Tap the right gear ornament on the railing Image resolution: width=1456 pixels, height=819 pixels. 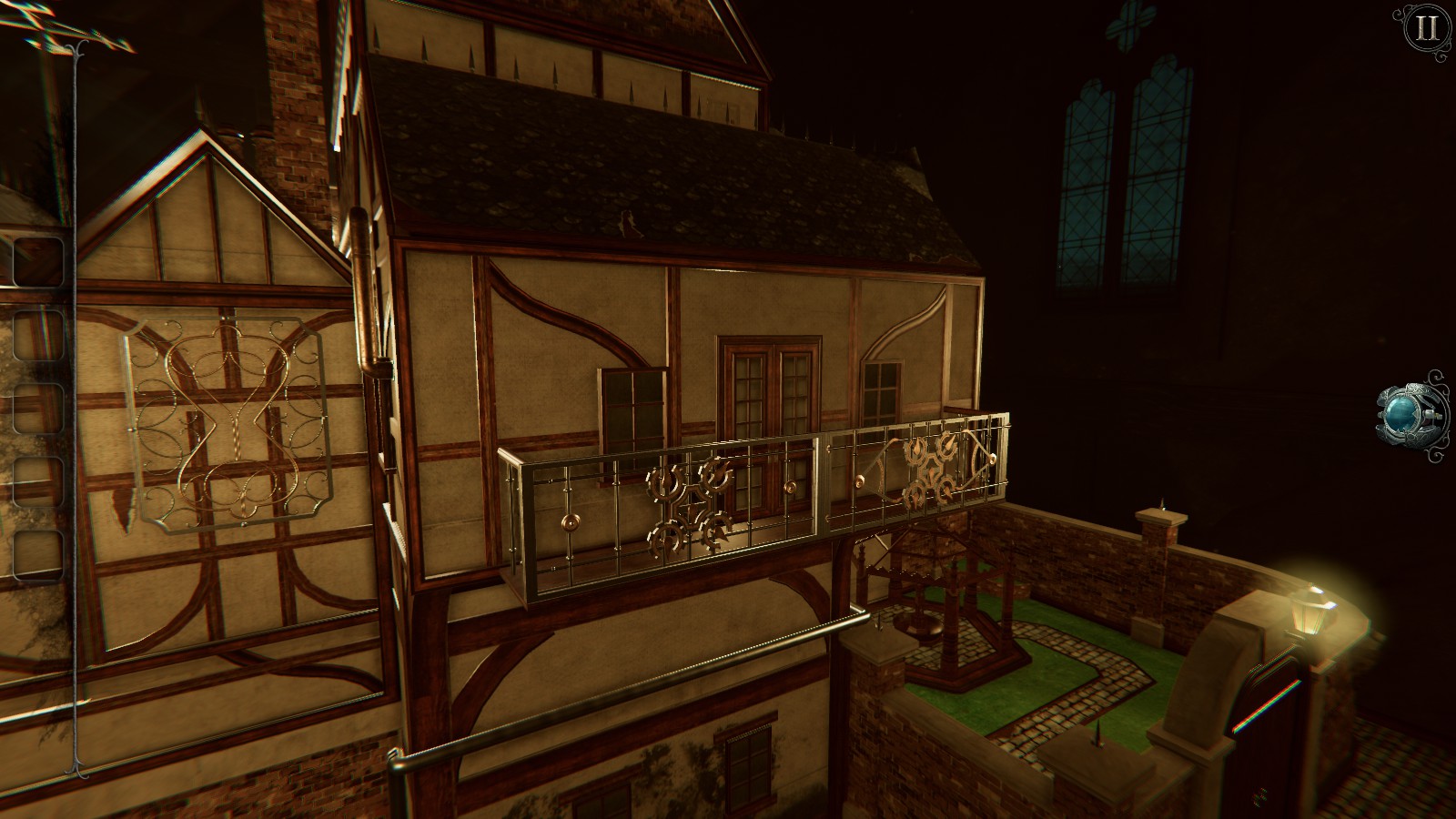click(930, 469)
